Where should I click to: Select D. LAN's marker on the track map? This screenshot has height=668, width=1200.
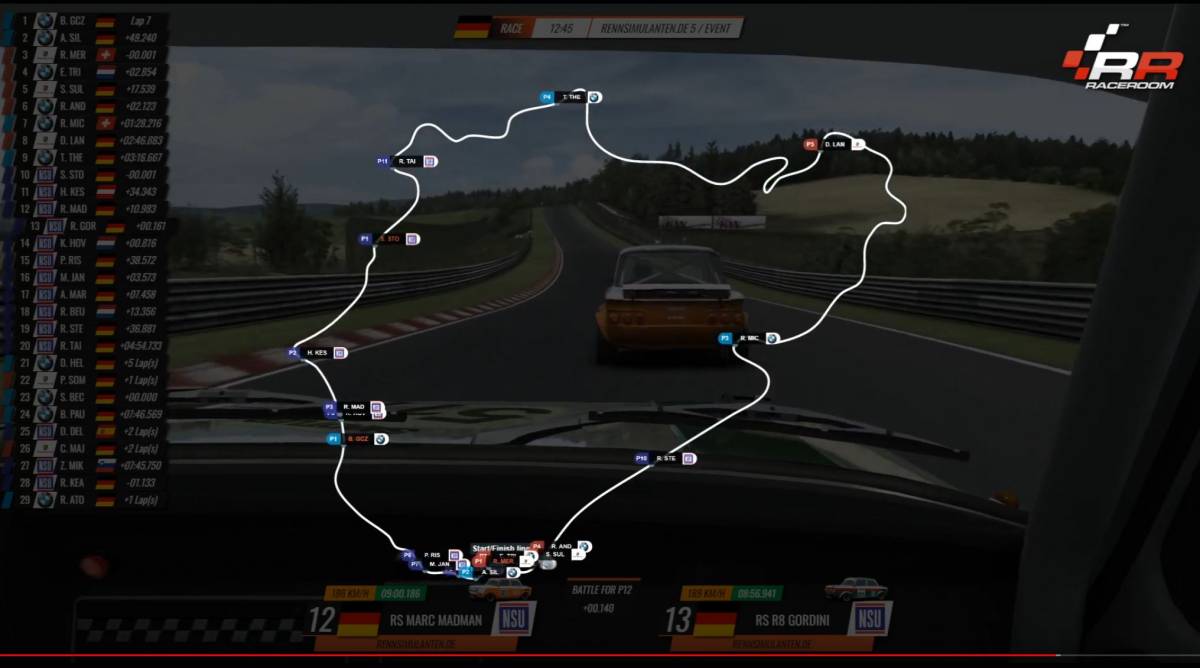834,145
